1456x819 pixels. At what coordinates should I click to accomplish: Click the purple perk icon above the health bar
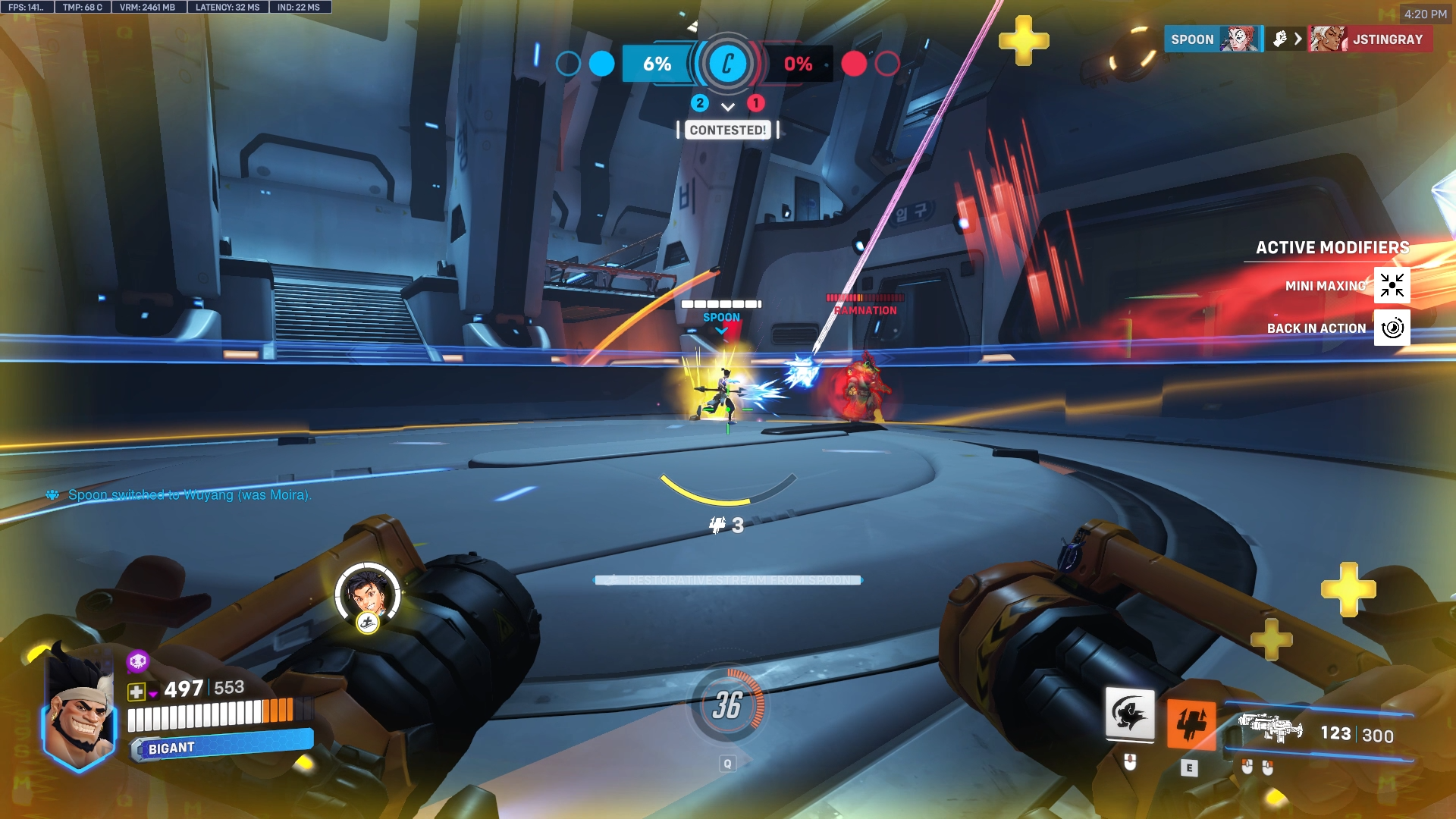tap(137, 661)
